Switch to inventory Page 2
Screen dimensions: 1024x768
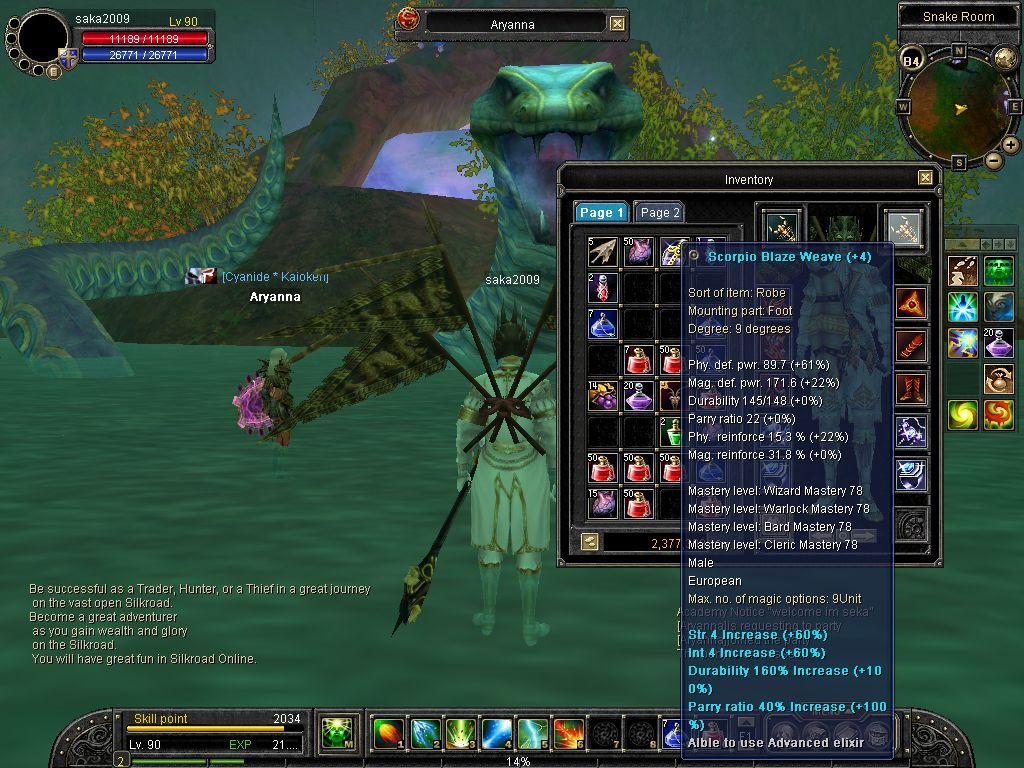click(x=660, y=212)
